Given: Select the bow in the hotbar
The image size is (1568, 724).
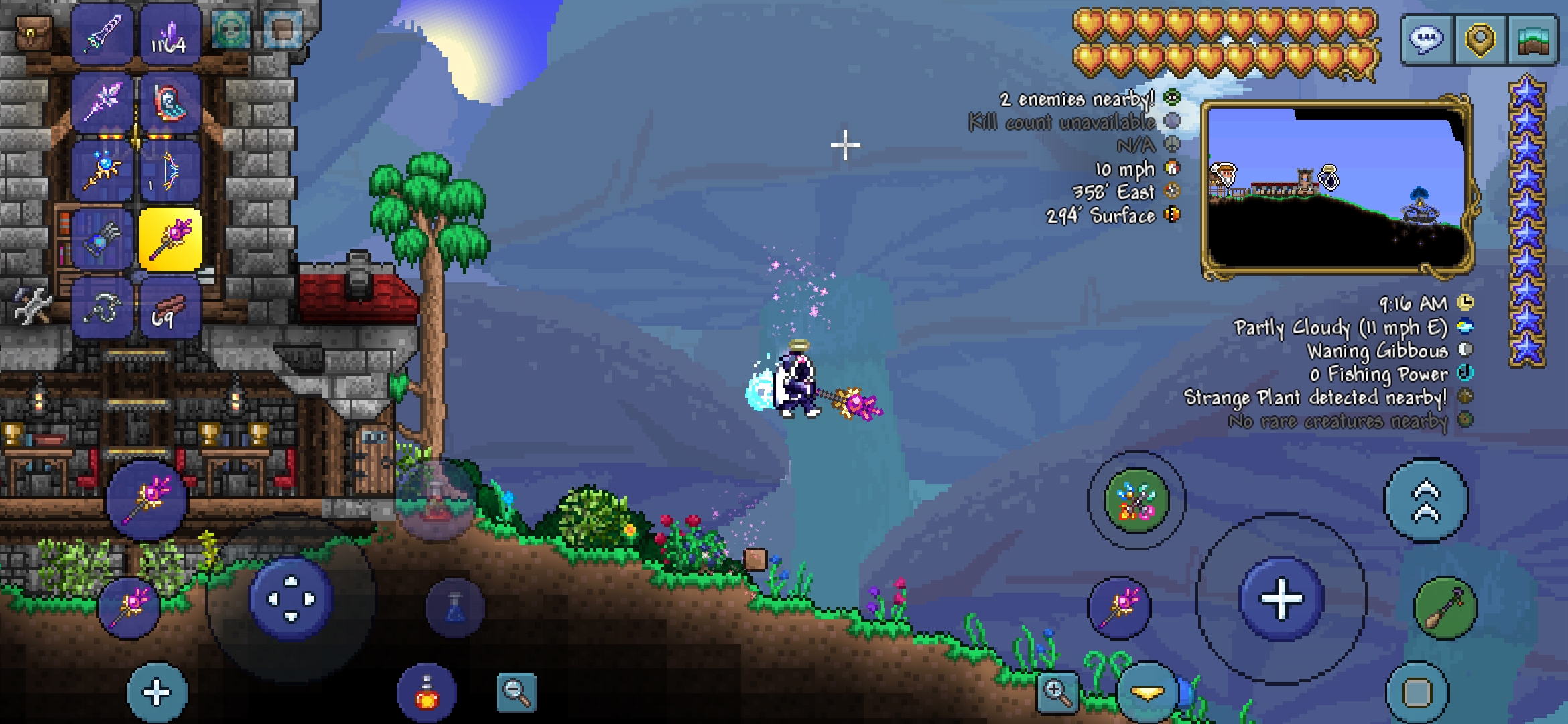Looking at the screenshot, I should point(169,171).
